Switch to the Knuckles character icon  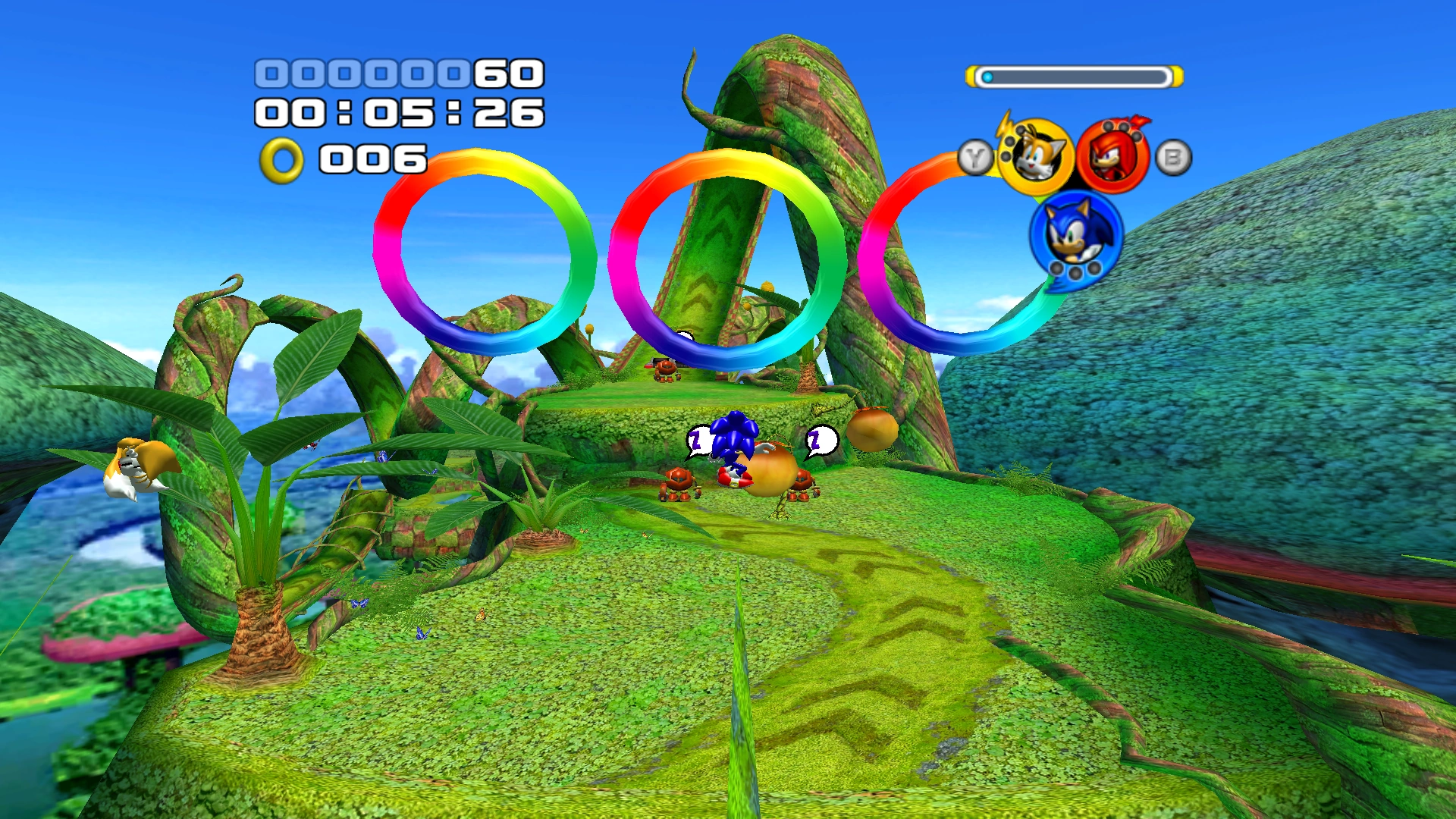1112,157
